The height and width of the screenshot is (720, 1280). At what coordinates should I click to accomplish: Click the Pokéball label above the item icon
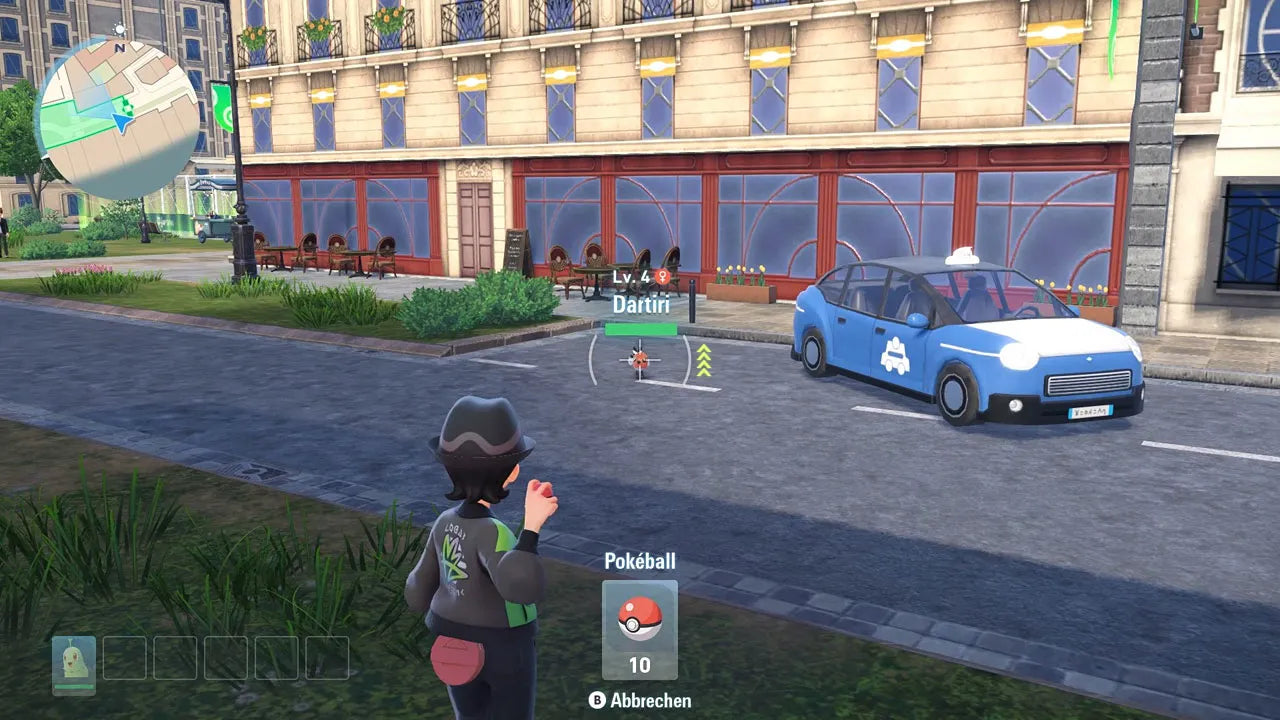click(639, 562)
